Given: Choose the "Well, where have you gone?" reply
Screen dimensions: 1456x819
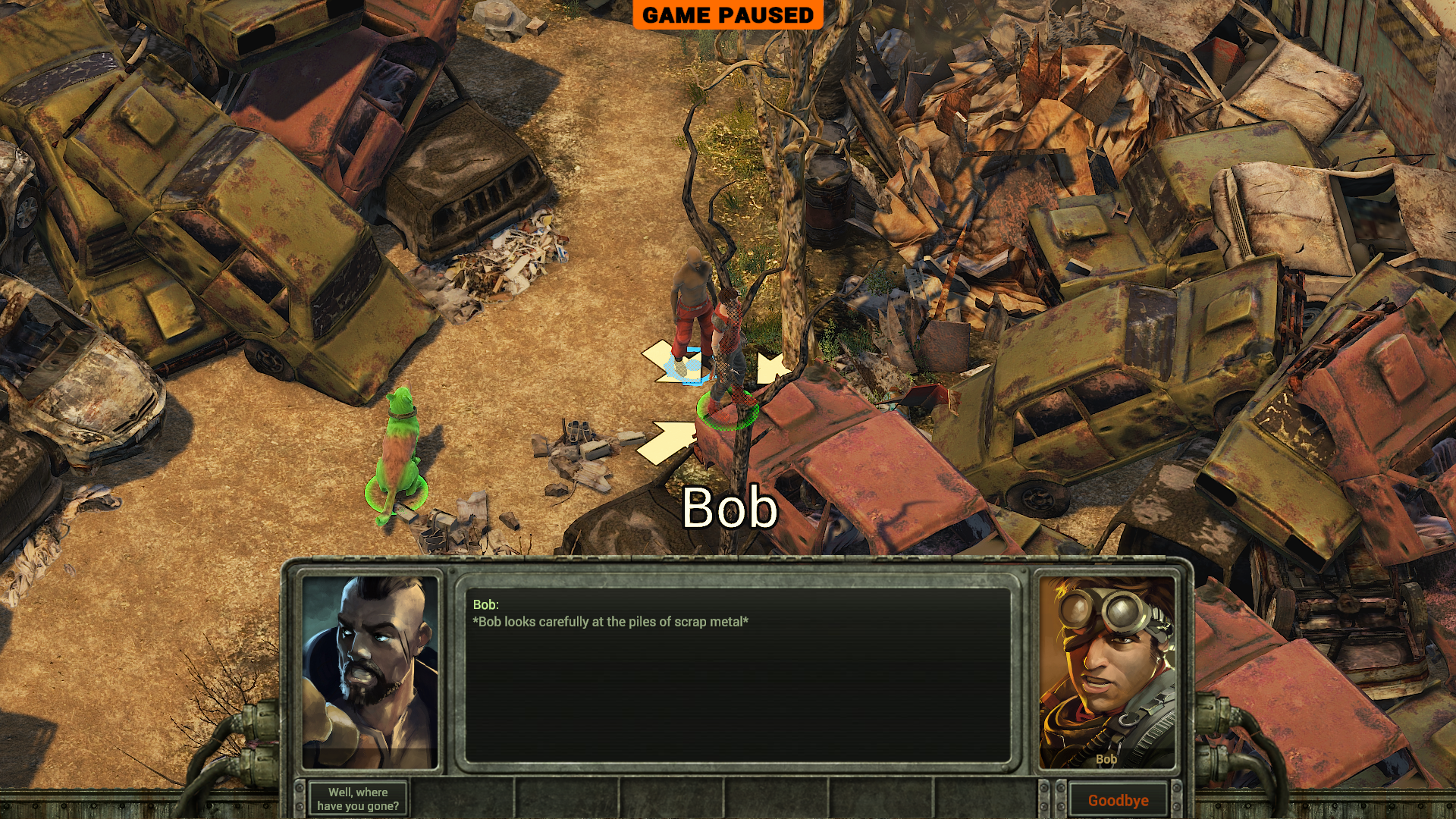Looking at the screenshot, I should coord(358,799).
